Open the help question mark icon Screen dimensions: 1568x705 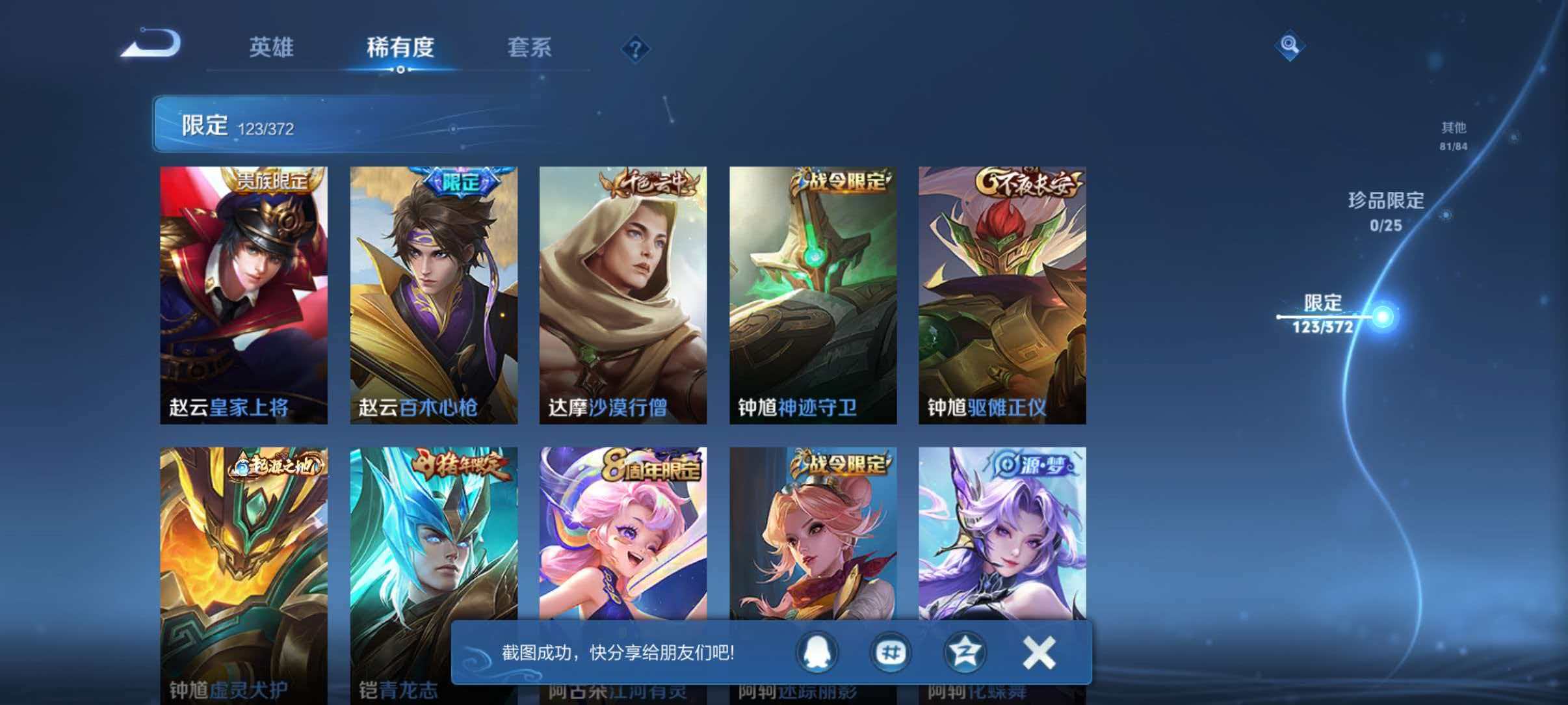(636, 48)
